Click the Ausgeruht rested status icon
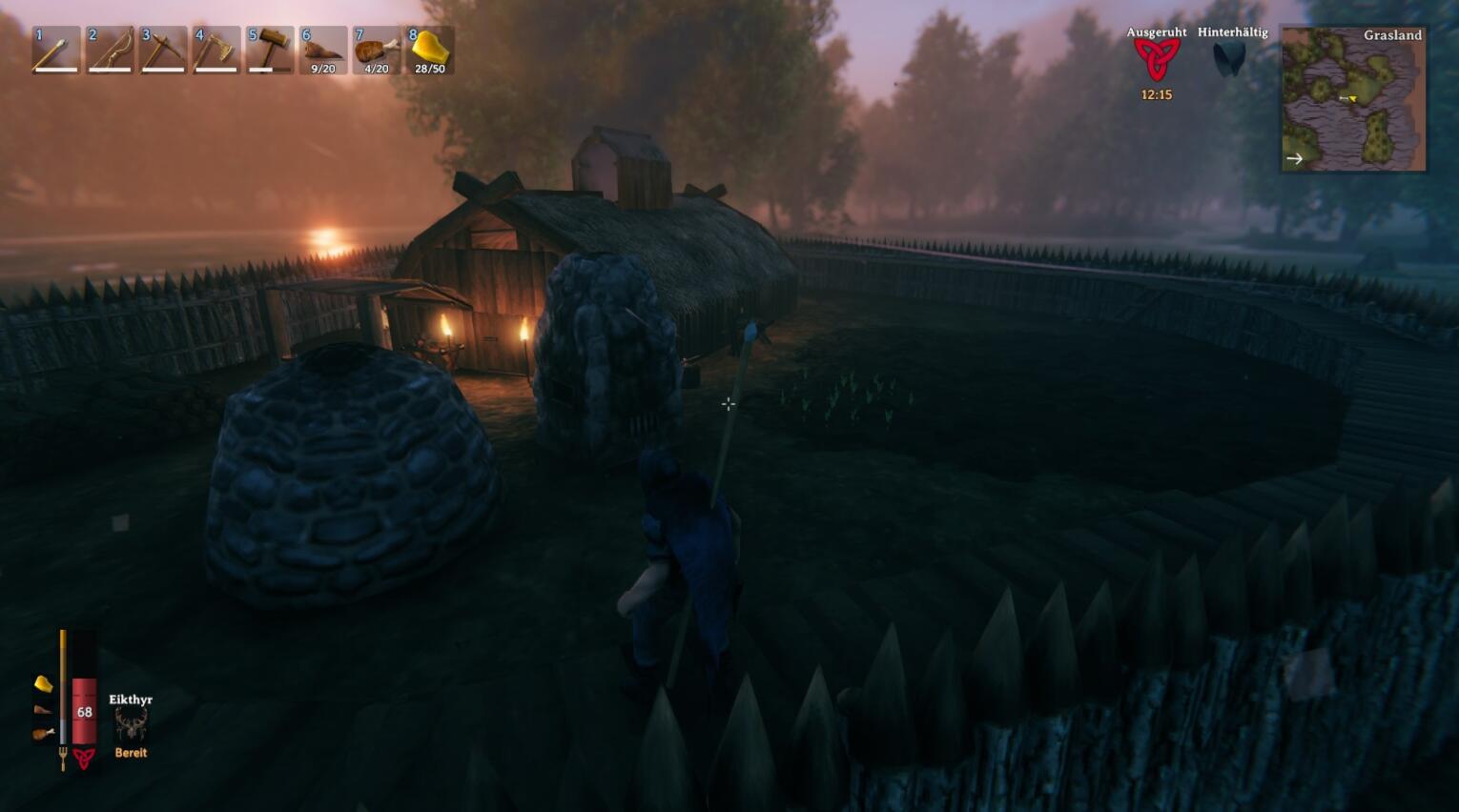The image size is (1459, 812). point(1156,61)
